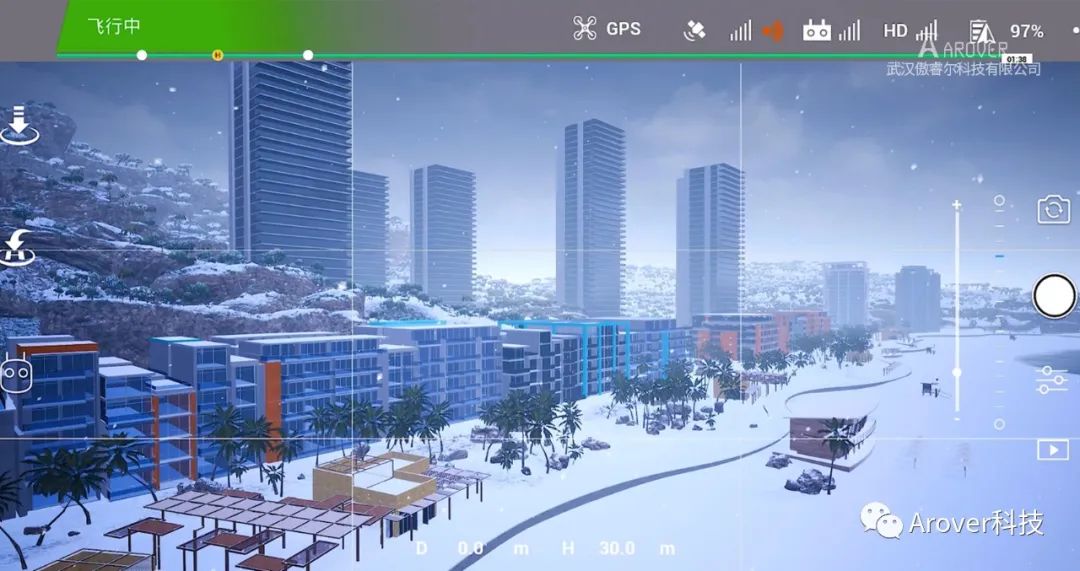Show the 97% battery details

[x=1008, y=31]
